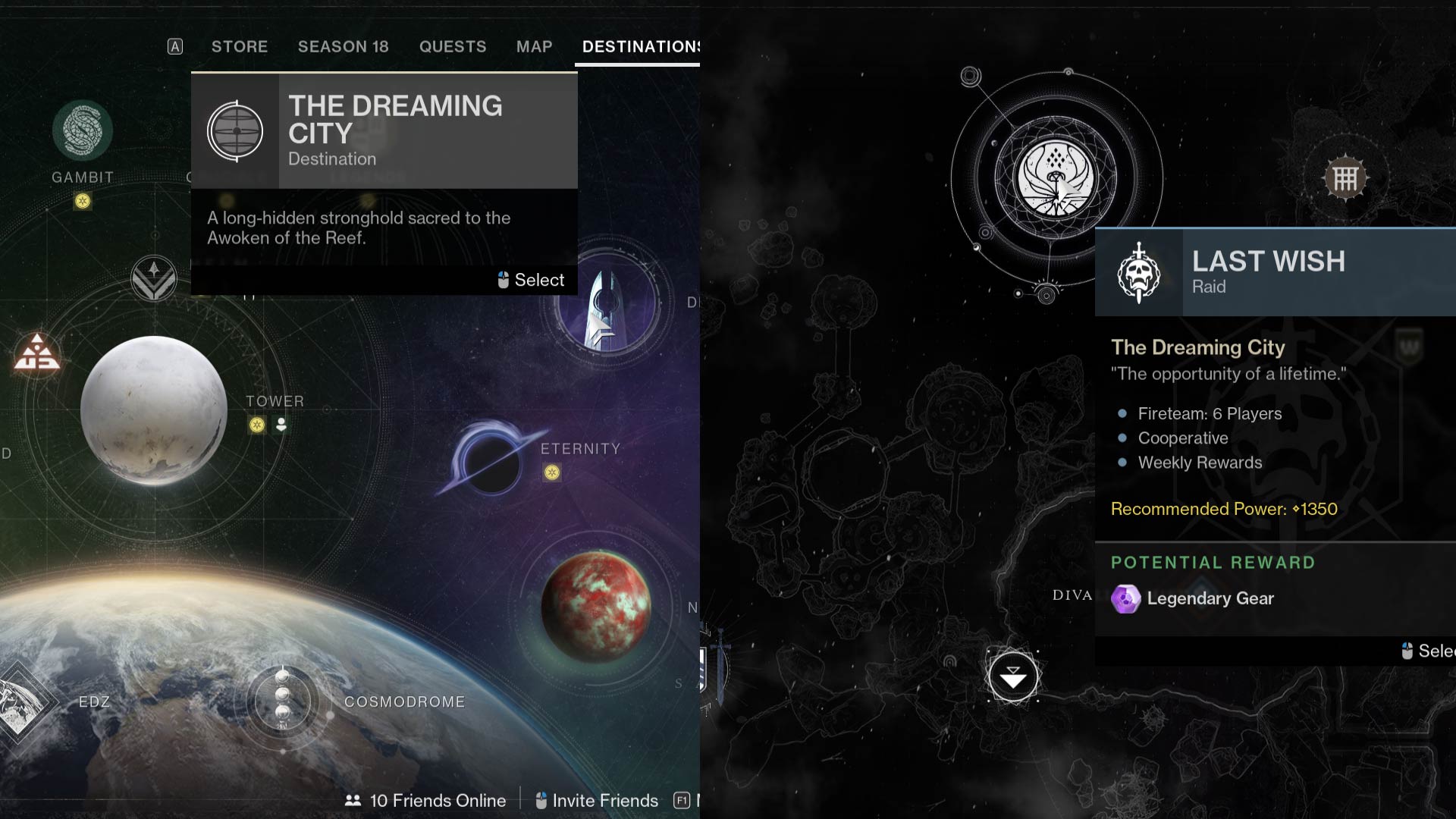Open the SEASON 18 tab
The width and height of the screenshot is (1456, 819).
click(343, 46)
